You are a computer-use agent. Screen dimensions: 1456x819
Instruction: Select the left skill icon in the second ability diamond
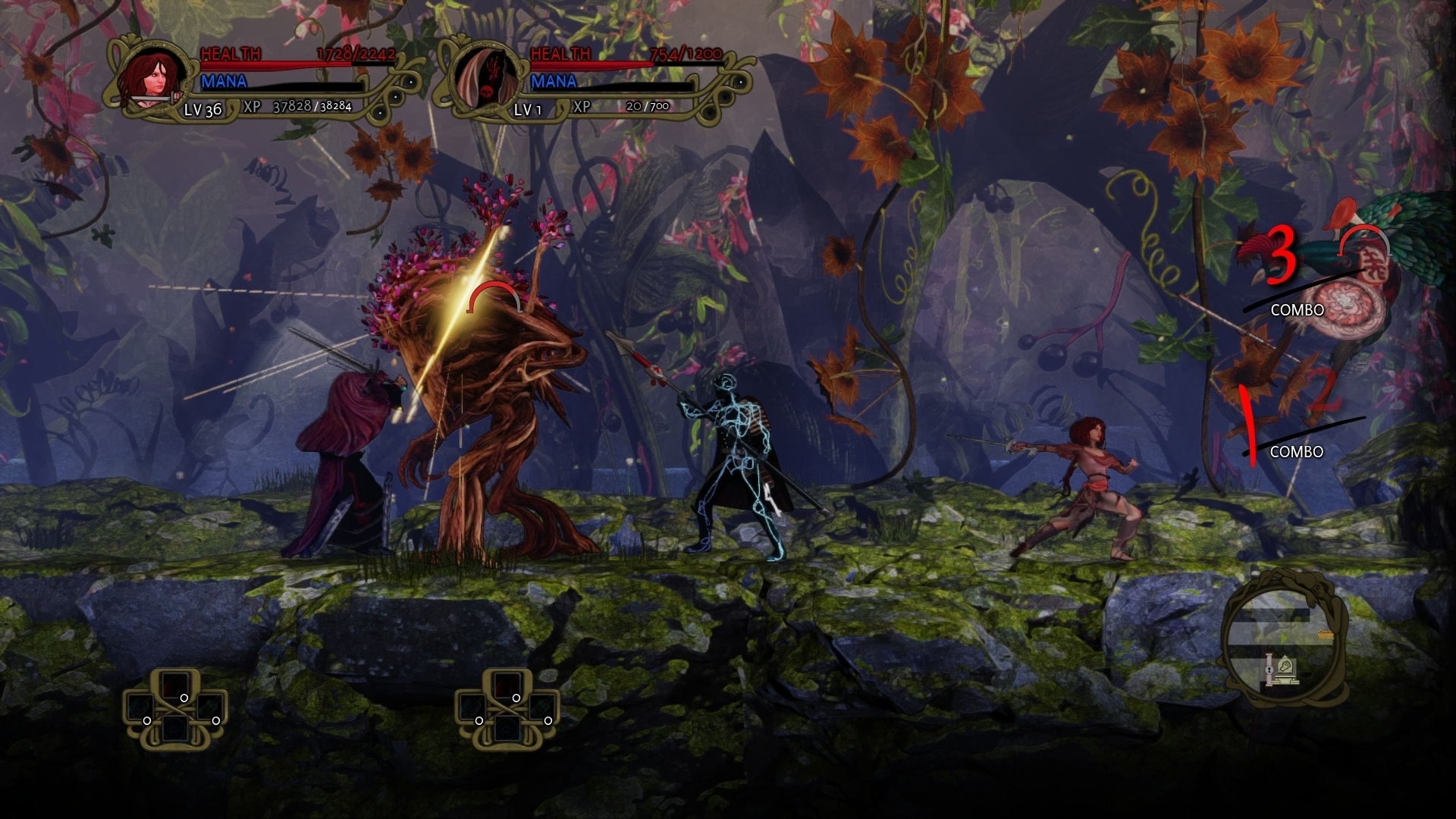(x=472, y=708)
